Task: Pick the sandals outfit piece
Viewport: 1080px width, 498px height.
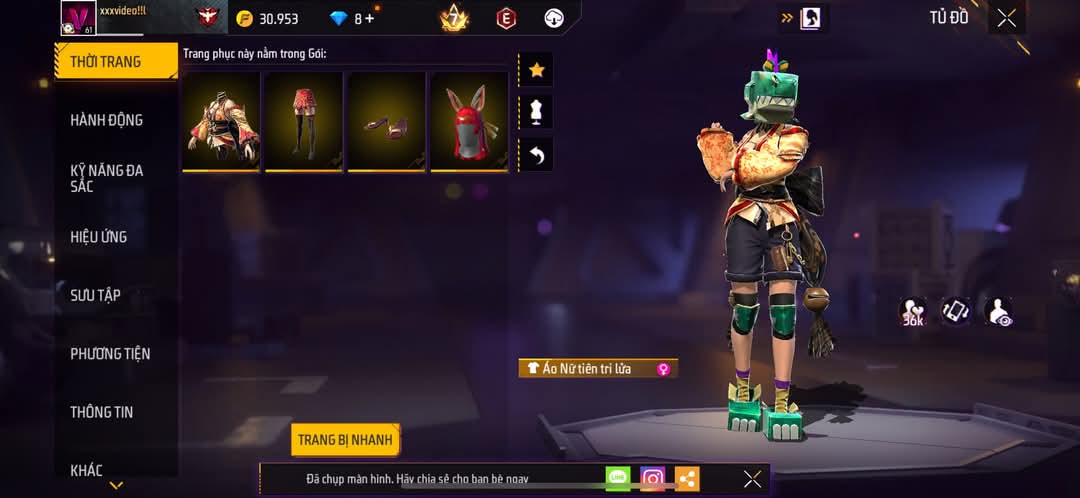Action: pyautogui.click(x=386, y=120)
